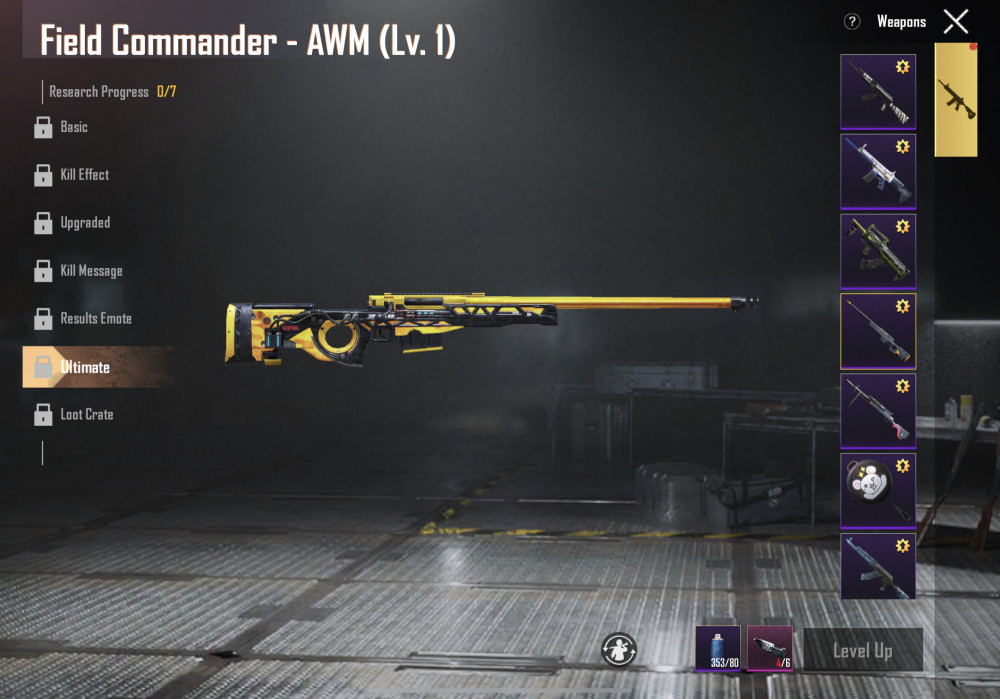The height and width of the screenshot is (699, 1000).
Task: Select the Basic research stage
Action: coord(73,127)
